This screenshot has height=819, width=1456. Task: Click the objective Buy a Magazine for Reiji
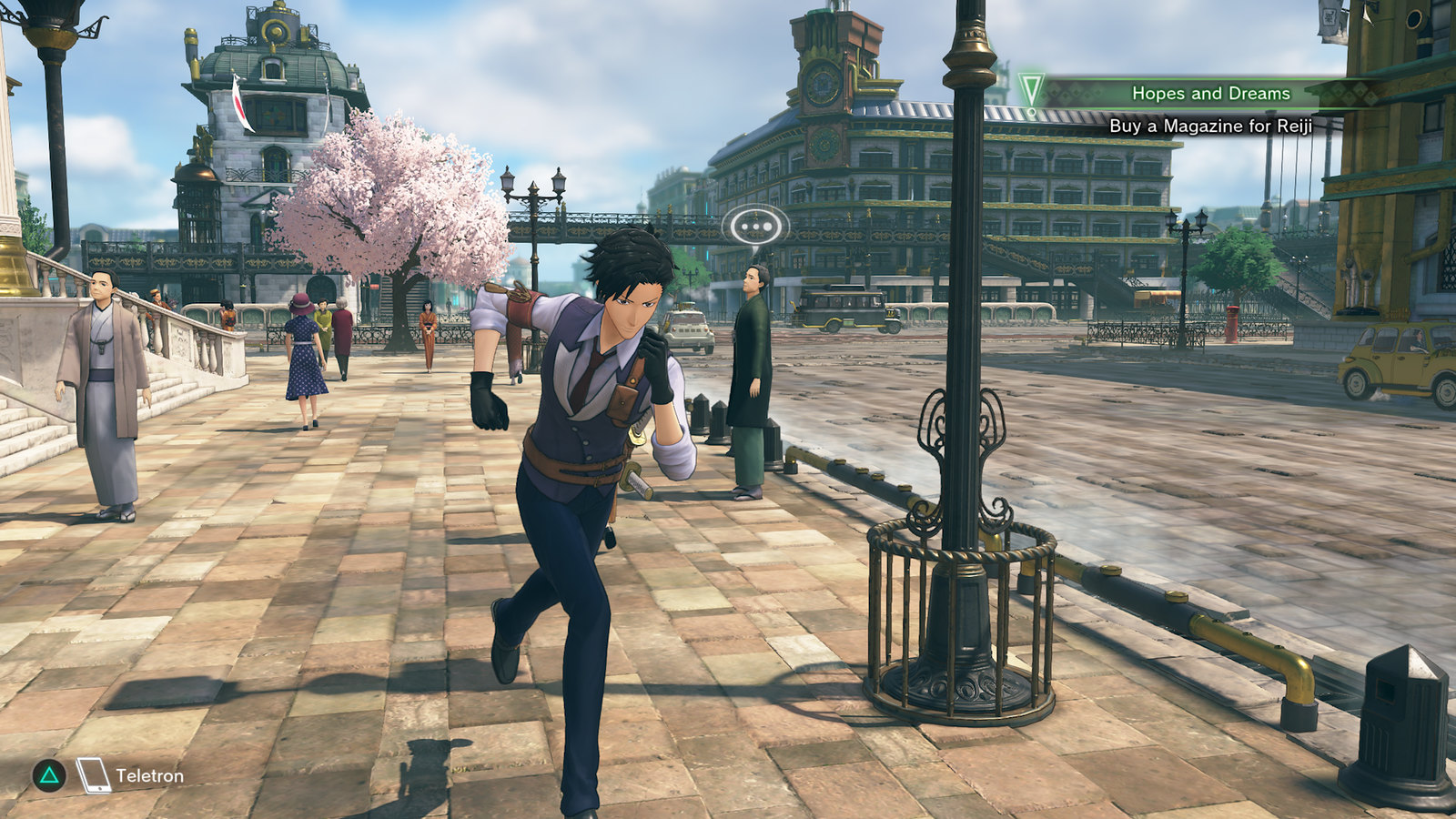point(1208,127)
